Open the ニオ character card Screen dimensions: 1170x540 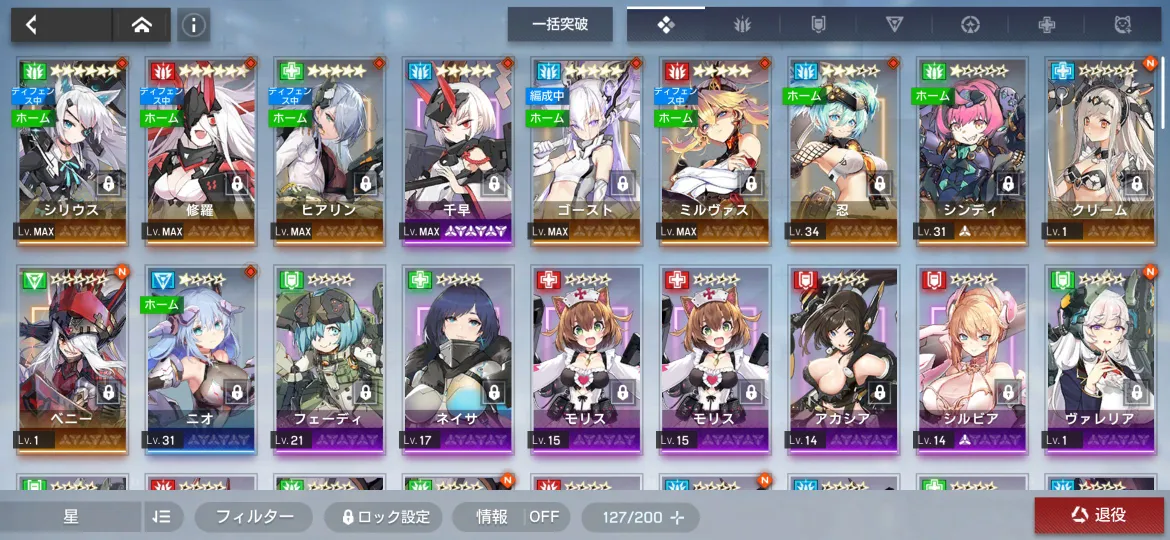pos(198,358)
